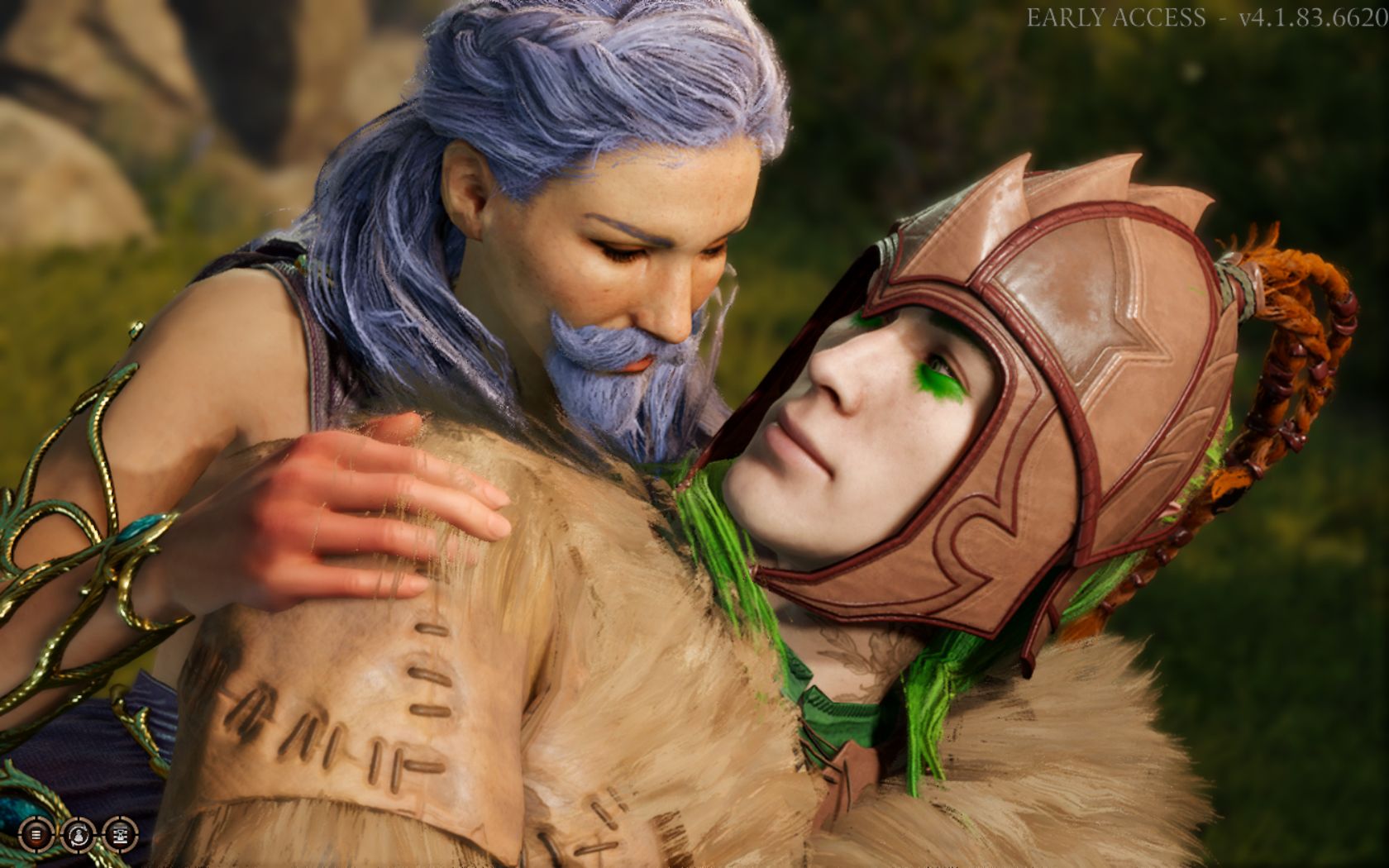
Task: Click the rightmost circular dialogue control
Action: click(x=120, y=835)
